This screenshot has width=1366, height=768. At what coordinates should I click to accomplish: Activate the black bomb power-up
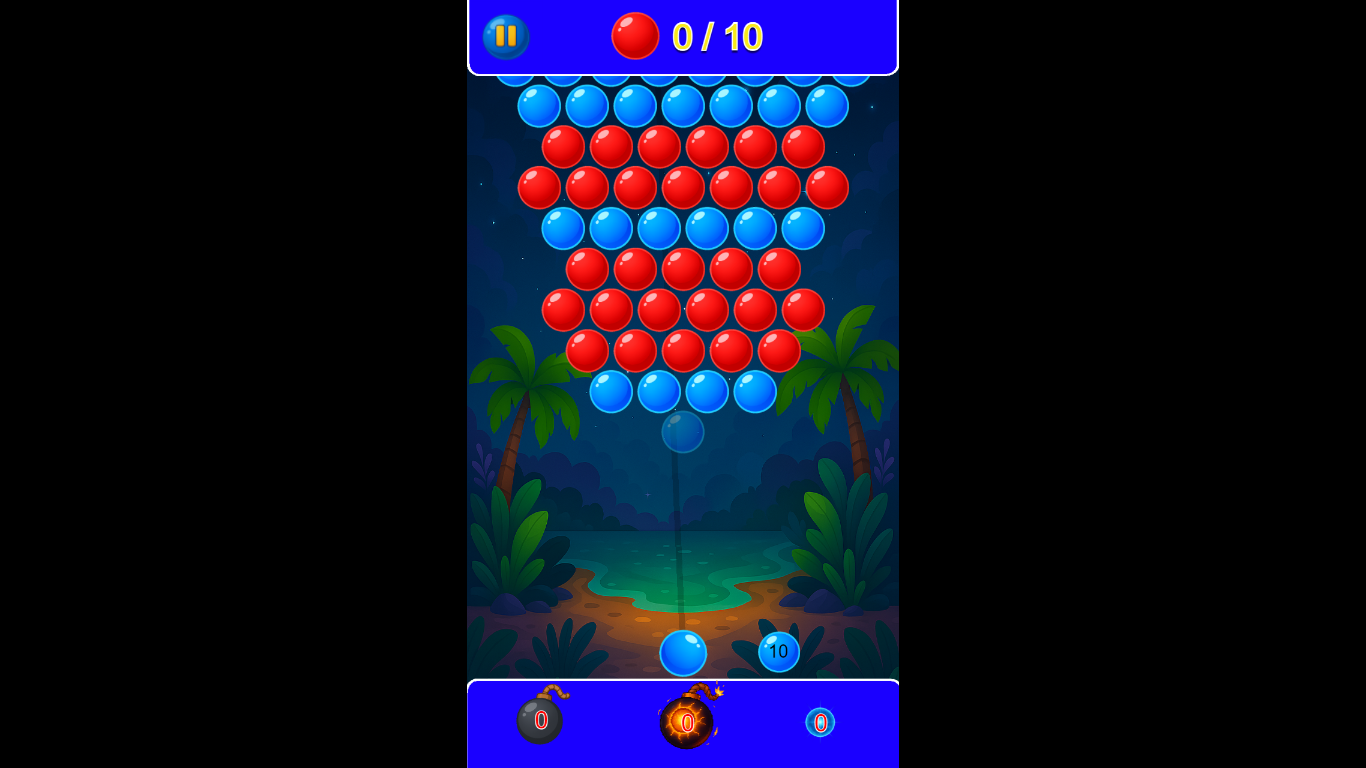pyautogui.click(x=539, y=722)
